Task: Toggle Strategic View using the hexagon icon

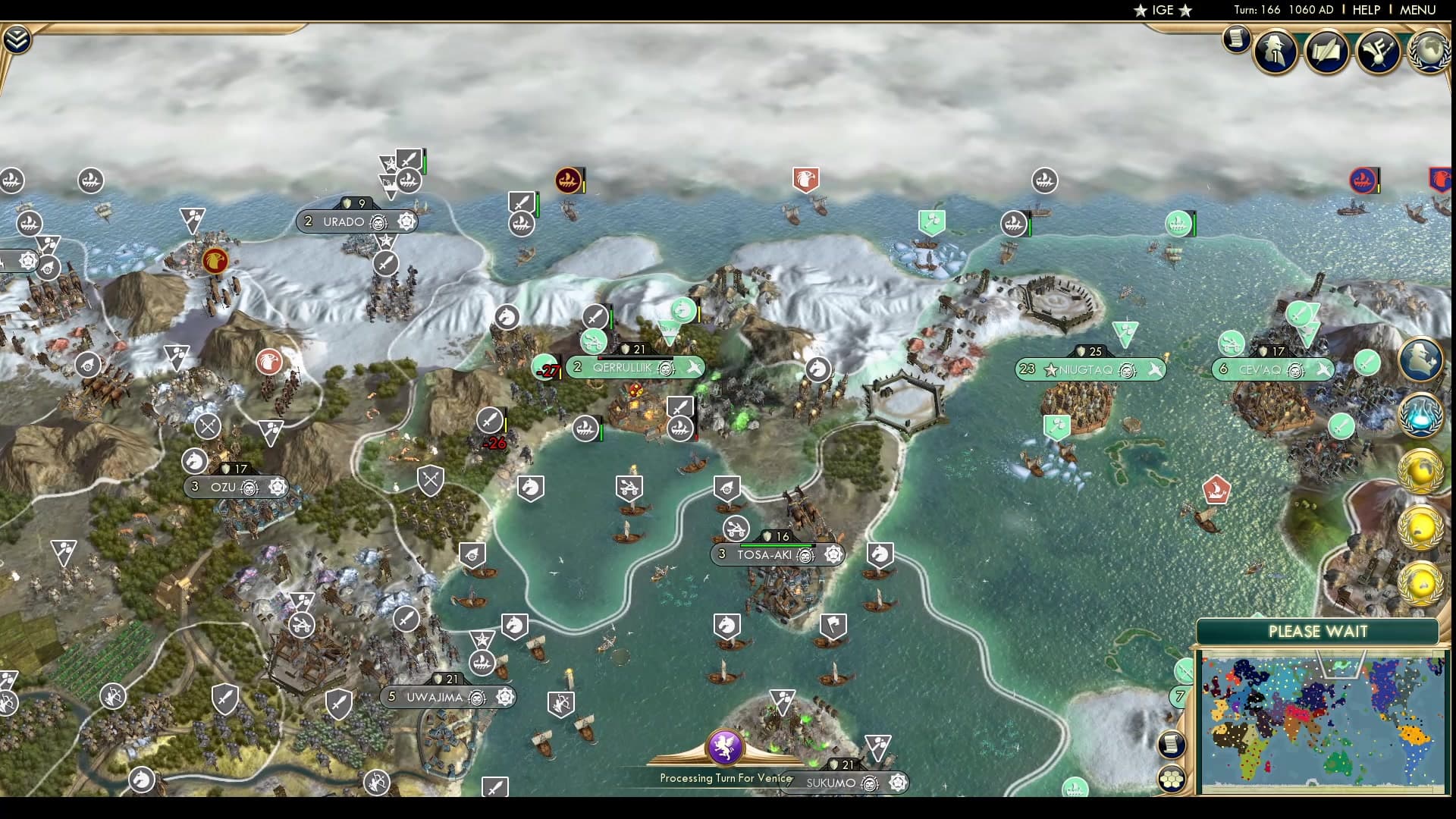Action: pos(1172,779)
